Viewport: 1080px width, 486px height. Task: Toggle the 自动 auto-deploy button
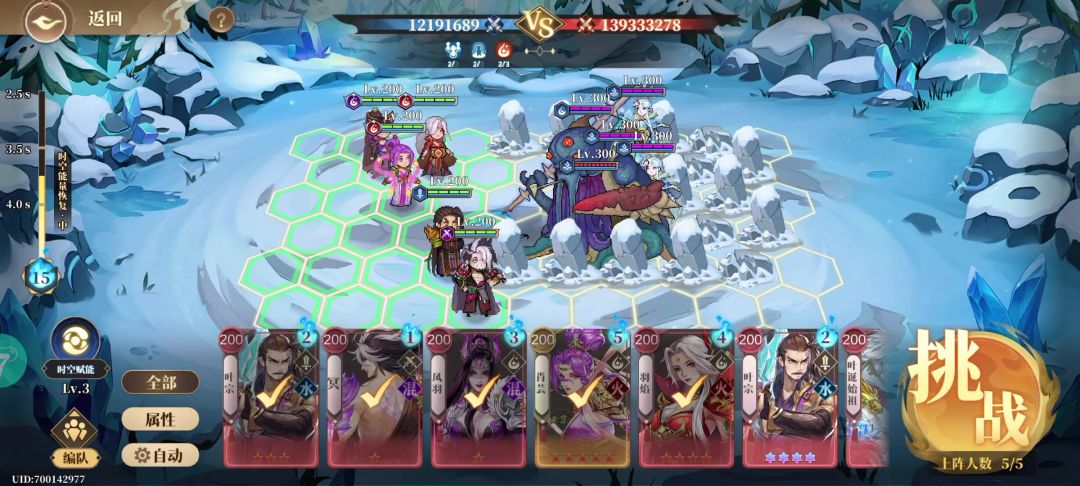[x=160, y=455]
